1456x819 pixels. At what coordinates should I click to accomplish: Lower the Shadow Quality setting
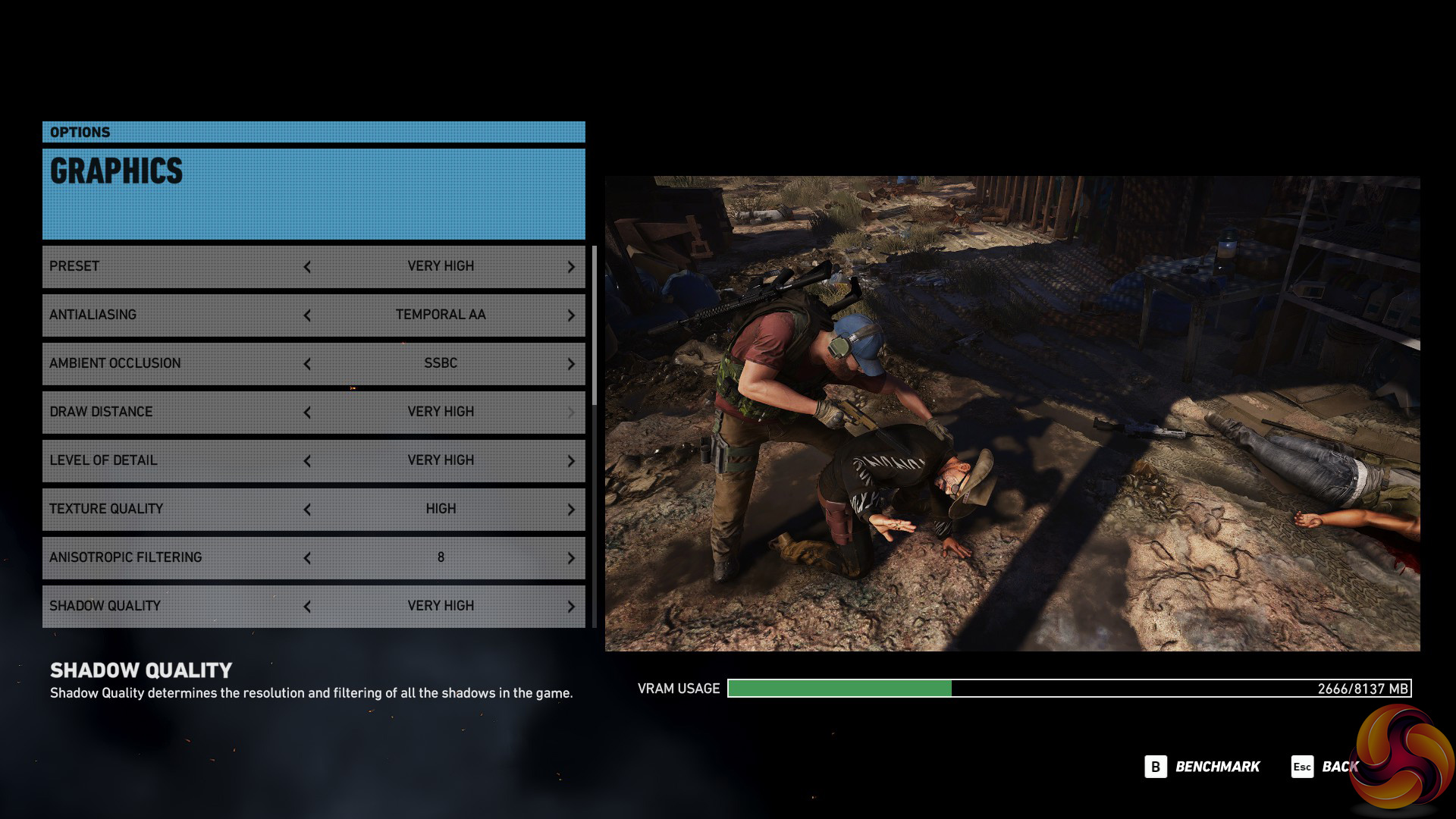[307, 607]
